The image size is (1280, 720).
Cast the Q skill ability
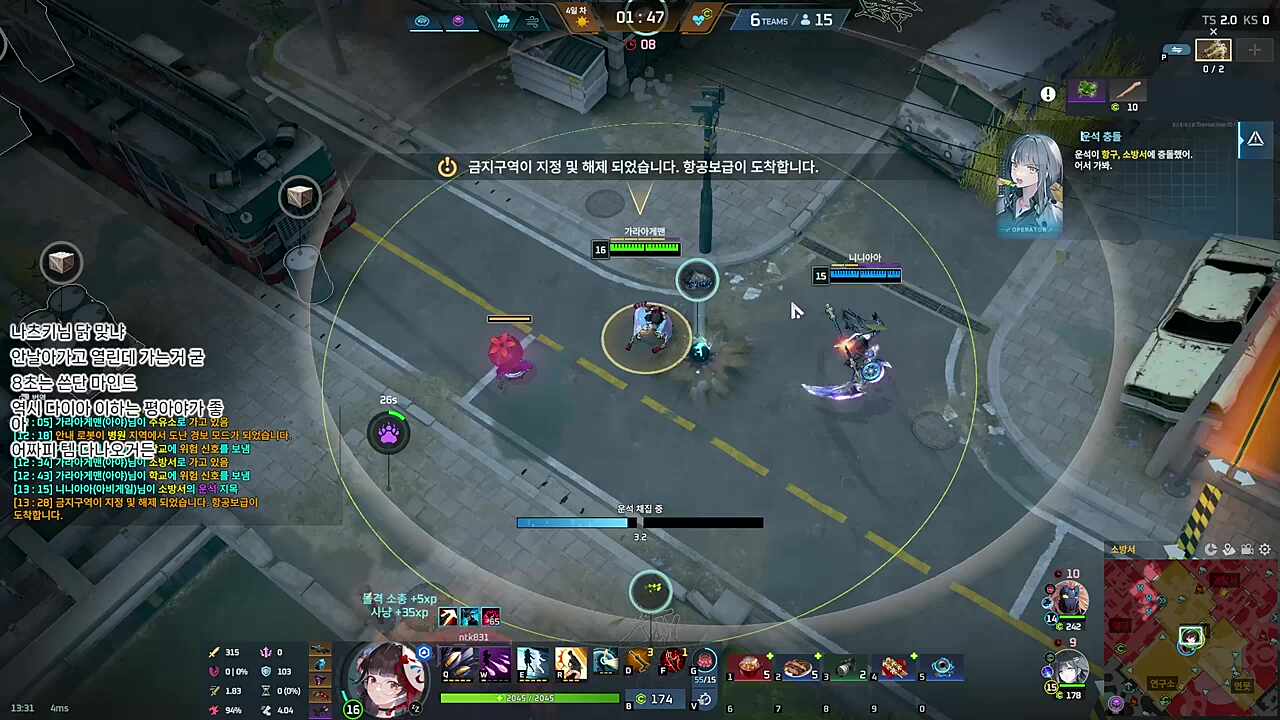(x=457, y=661)
